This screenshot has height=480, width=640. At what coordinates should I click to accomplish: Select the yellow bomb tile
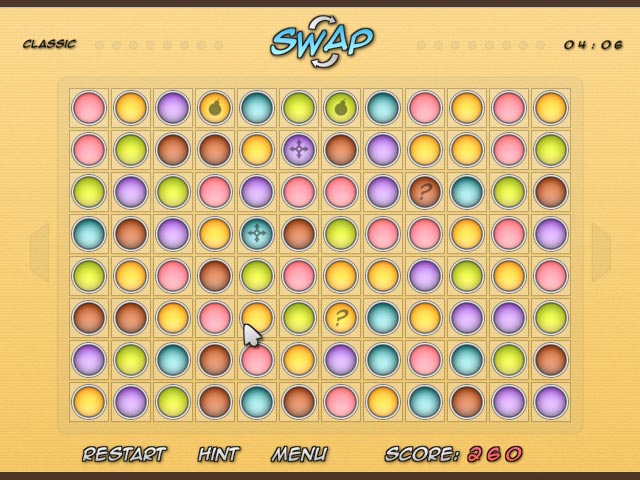click(215, 108)
